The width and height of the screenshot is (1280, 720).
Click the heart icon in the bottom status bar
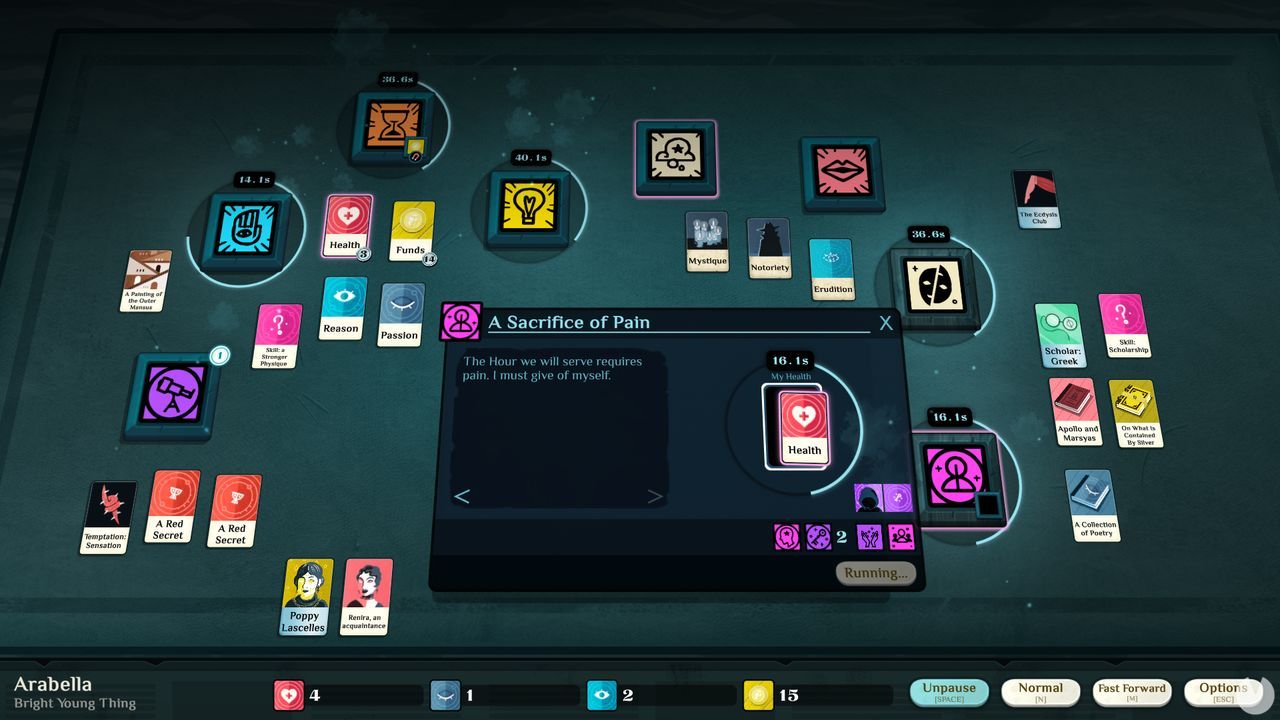coord(288,694)
